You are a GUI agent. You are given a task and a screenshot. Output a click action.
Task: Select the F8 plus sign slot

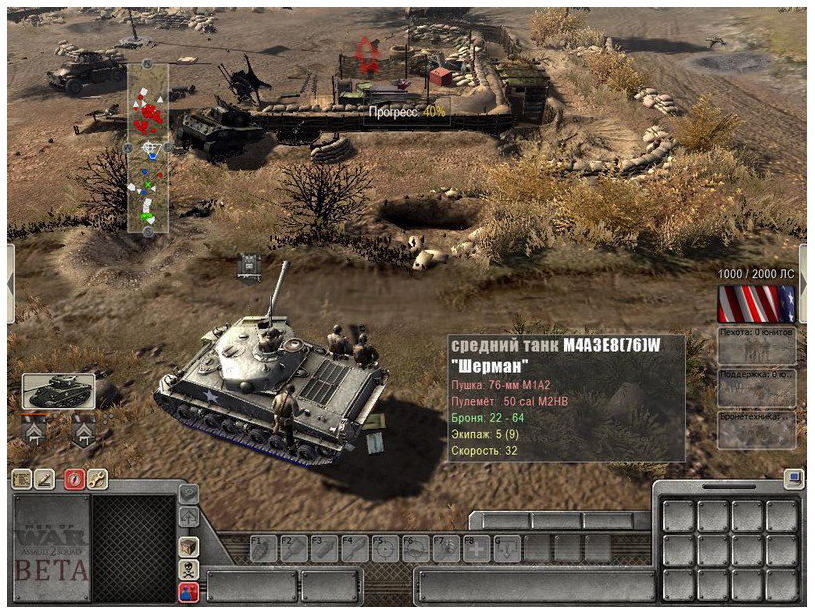(x=477, y=548)
